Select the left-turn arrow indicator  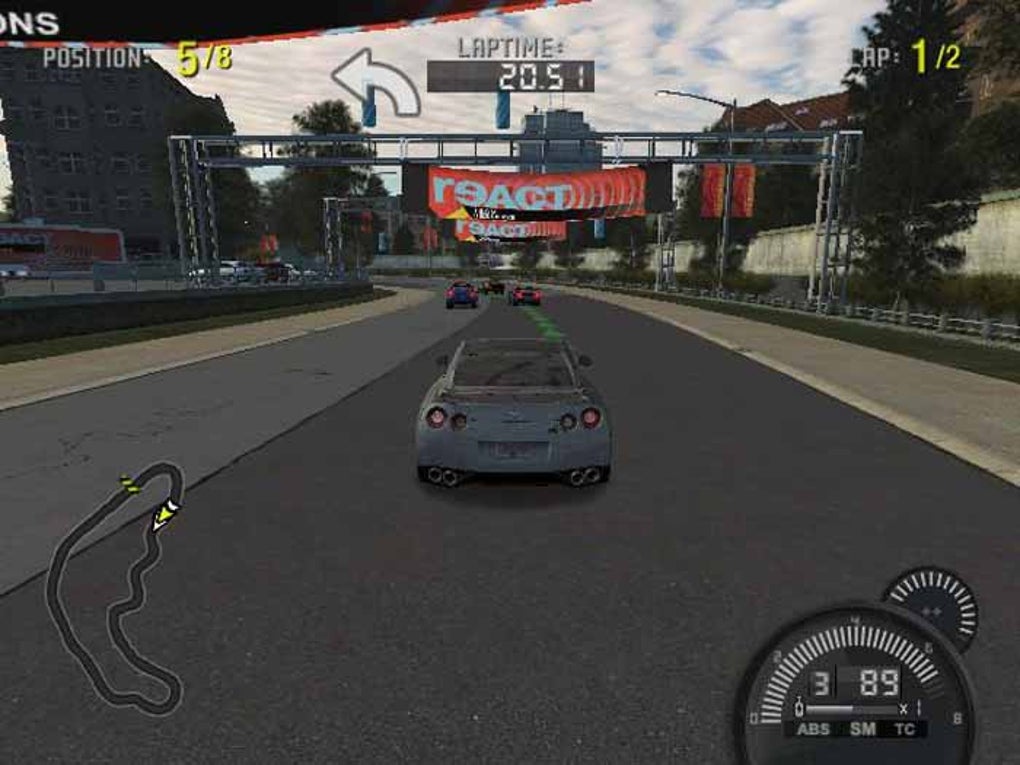coord(376,82)
